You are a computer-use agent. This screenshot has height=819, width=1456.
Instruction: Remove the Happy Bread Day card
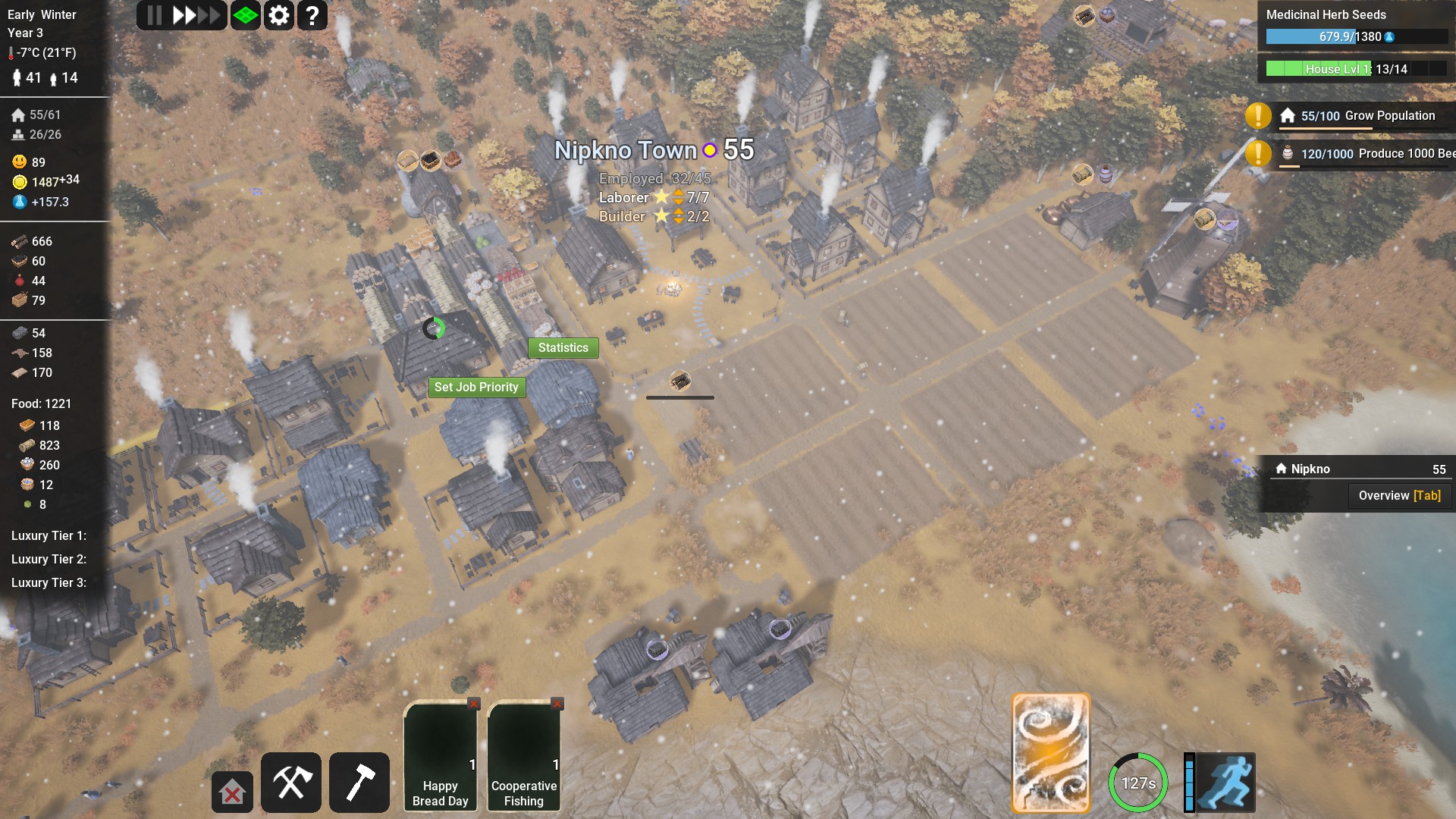click(474, 704)
